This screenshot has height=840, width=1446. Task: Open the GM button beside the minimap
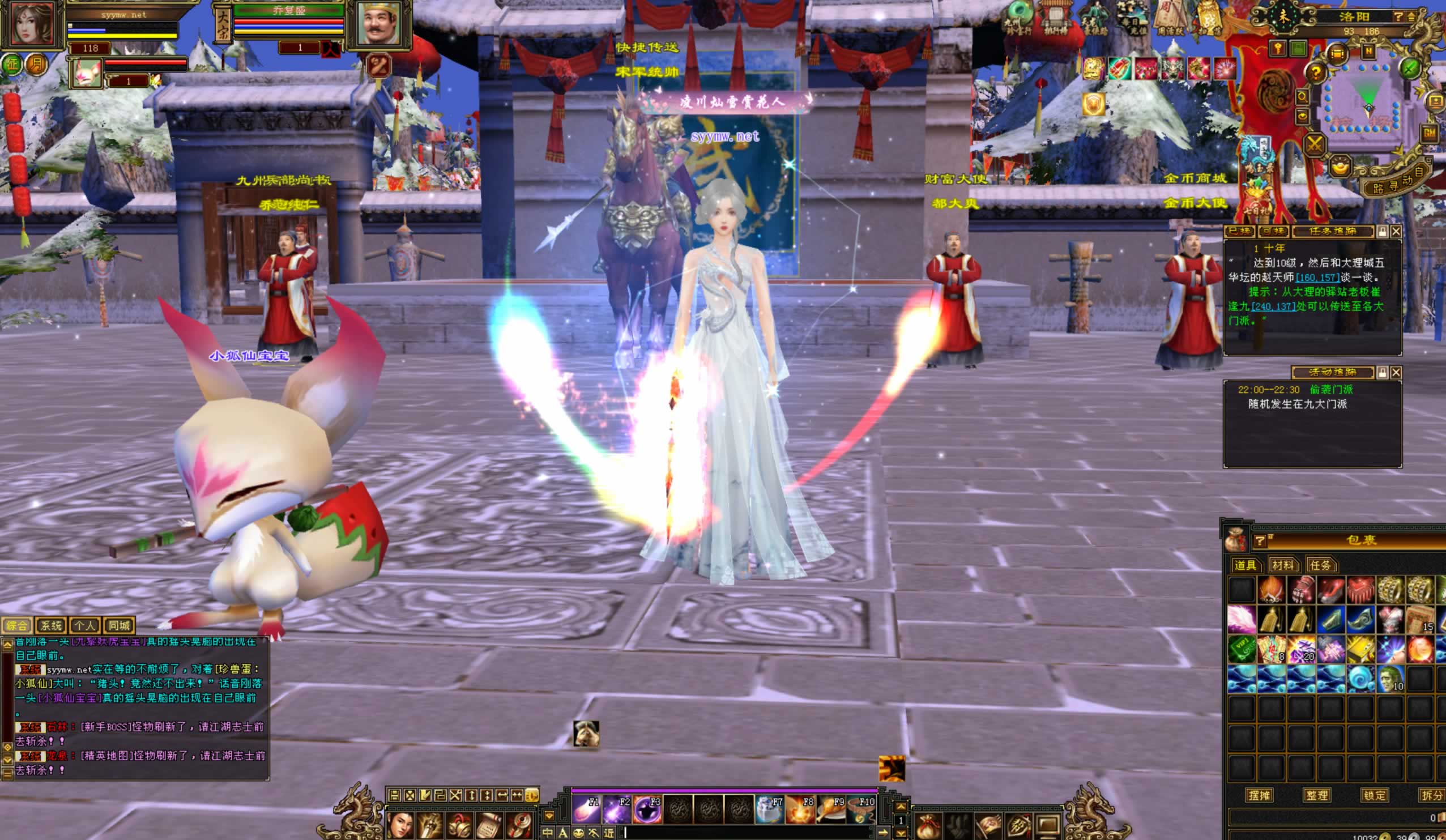pos(1429,134)
